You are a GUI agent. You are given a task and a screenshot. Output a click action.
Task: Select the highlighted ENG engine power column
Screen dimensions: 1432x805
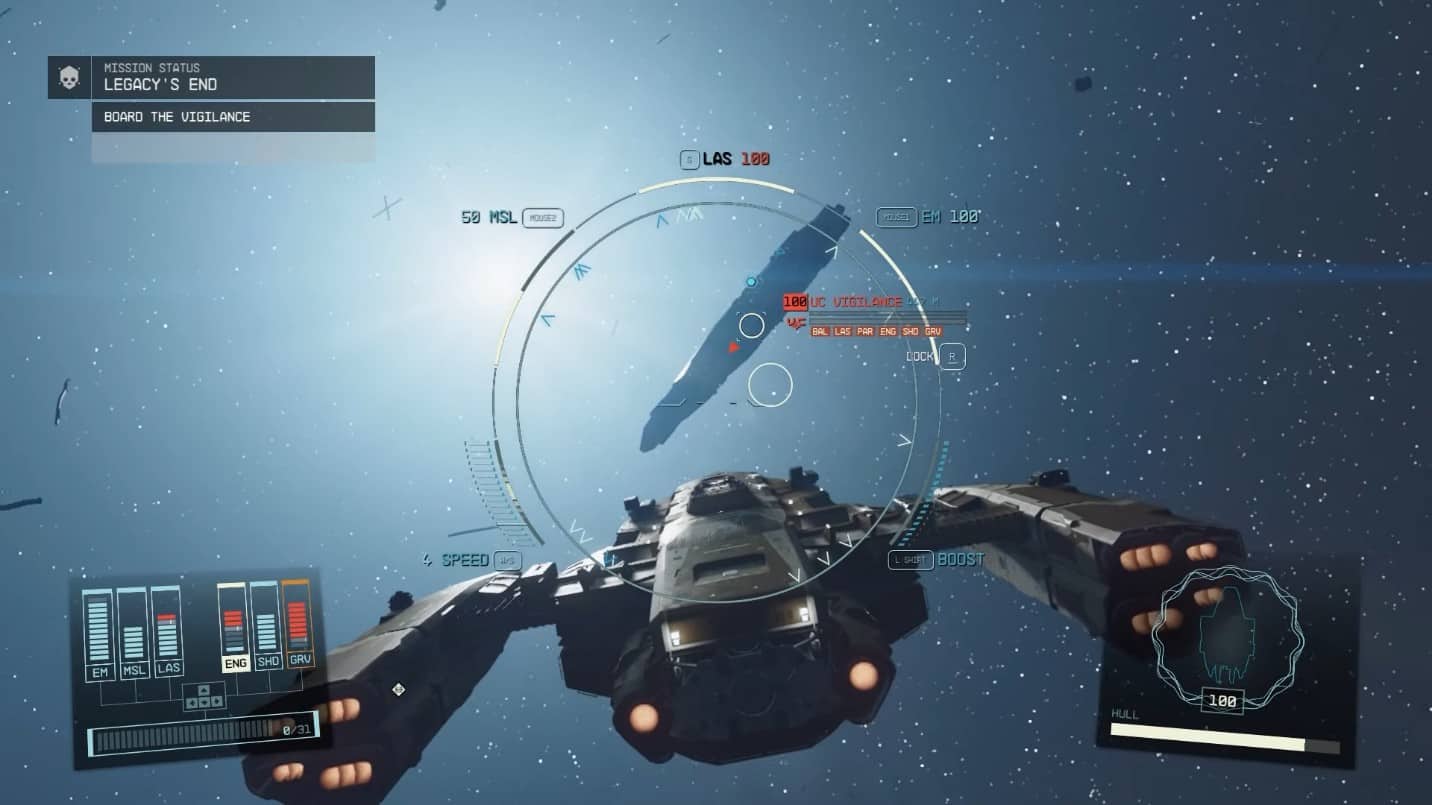point(233,627)
